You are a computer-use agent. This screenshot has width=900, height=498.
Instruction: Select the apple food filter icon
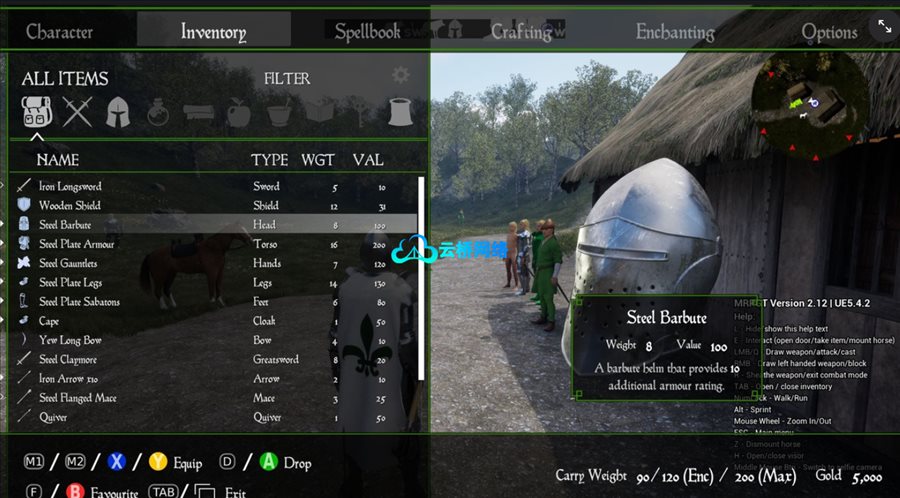coord(238,112)
